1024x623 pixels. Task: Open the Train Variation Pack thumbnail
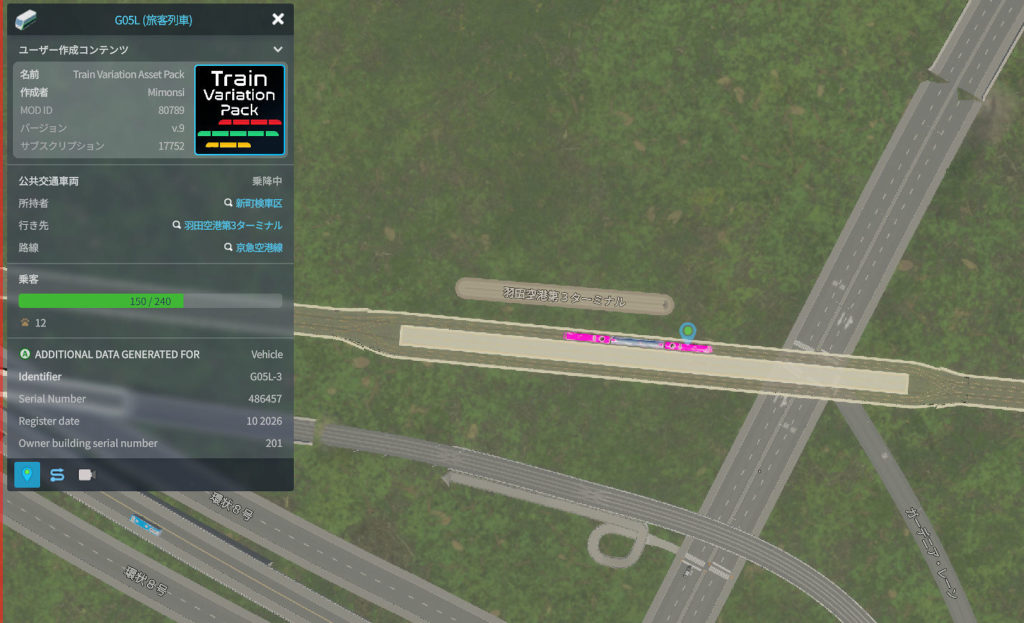tap(240, 110)
